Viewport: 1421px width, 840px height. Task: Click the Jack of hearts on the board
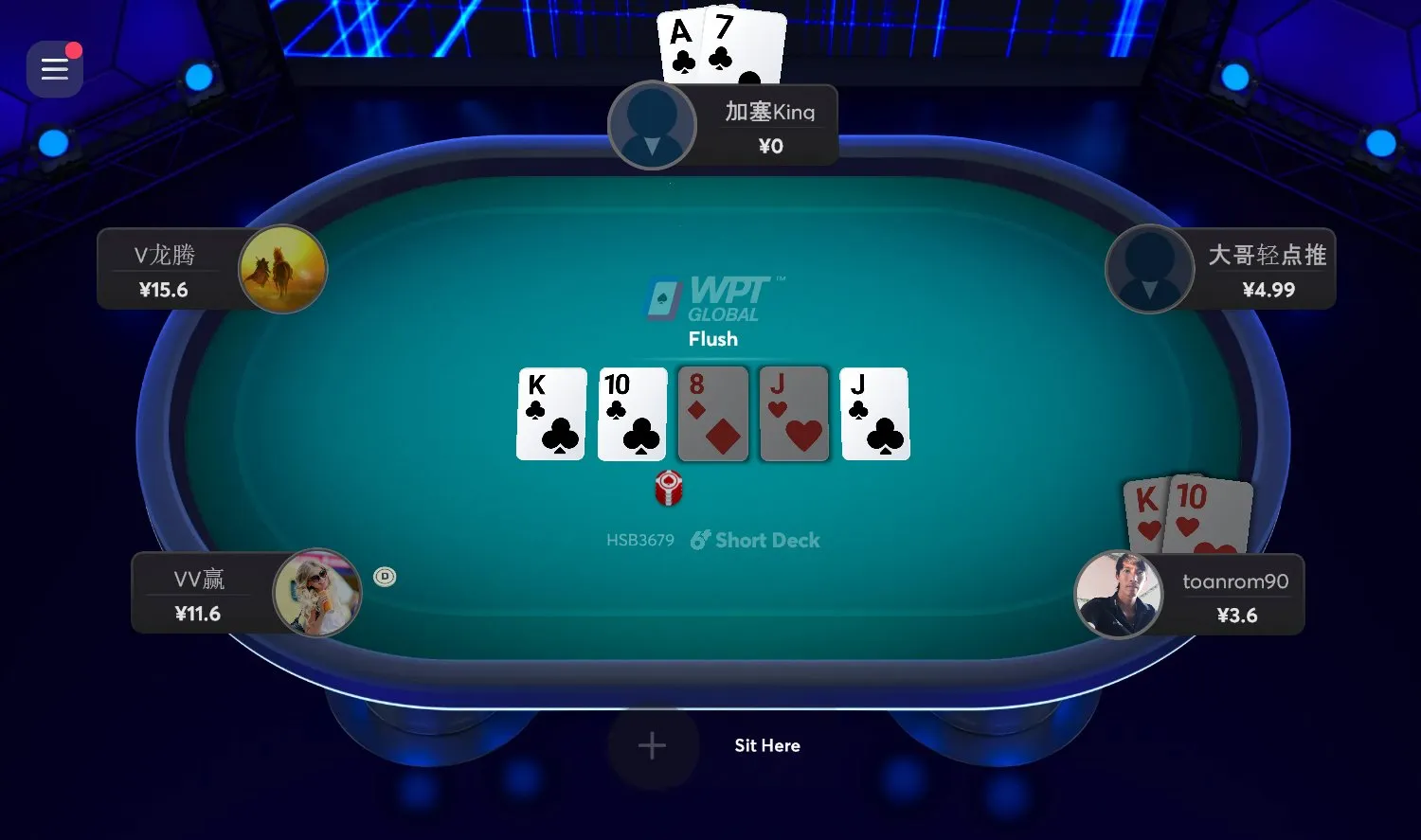click(x=794, y=414)
